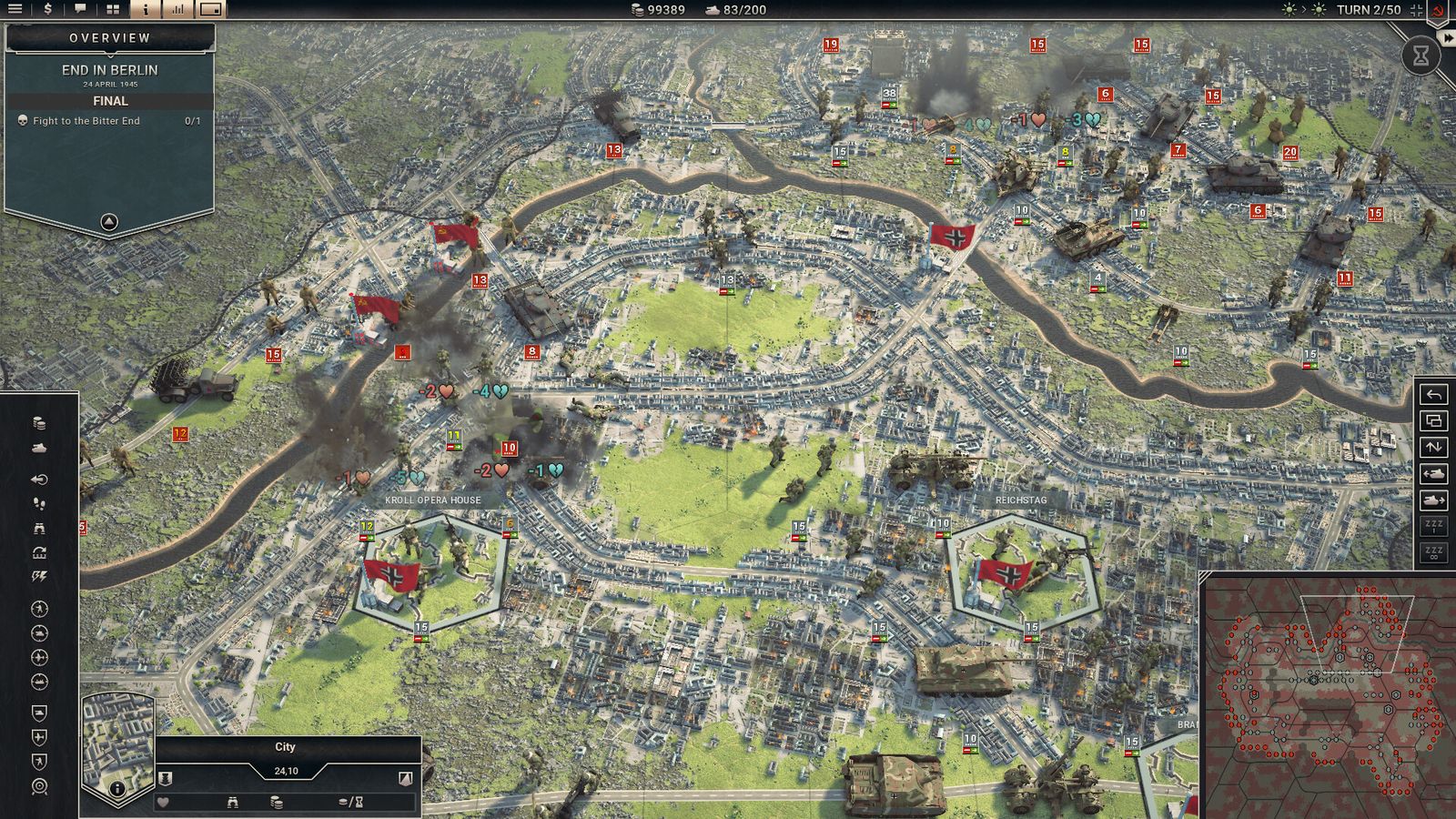Viewport: 1456px width, 819px height.
Task: Select the FINAL section header
Action: pyautogui.click(x=113, y=101)
